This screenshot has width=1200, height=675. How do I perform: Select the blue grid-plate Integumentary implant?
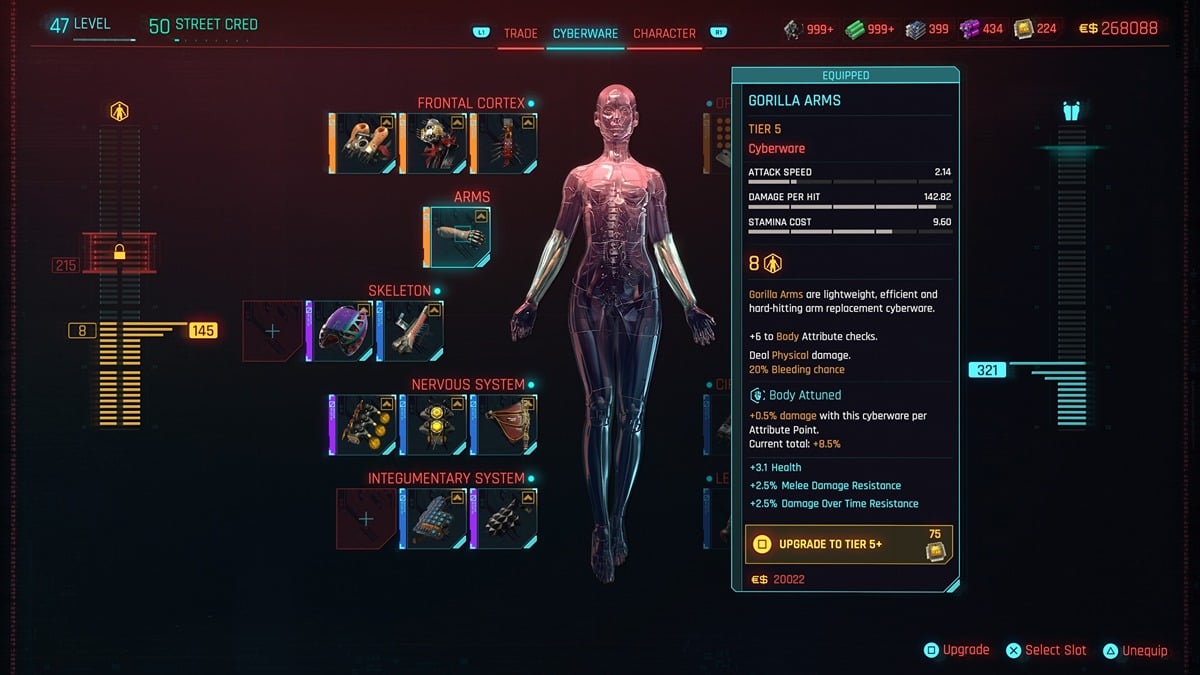click(x=433, y=519)
